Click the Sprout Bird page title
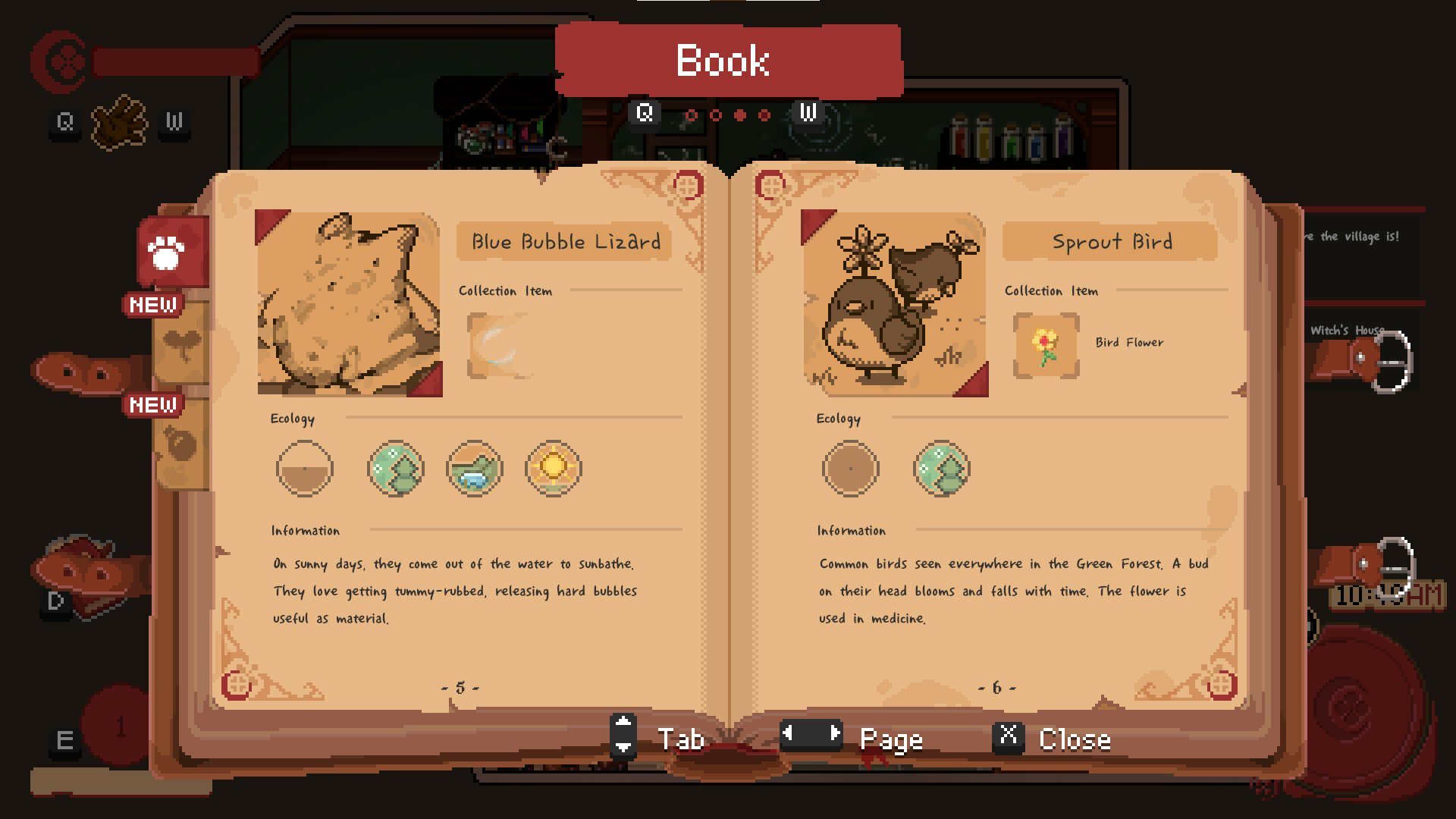 (x=1109, y=242)
